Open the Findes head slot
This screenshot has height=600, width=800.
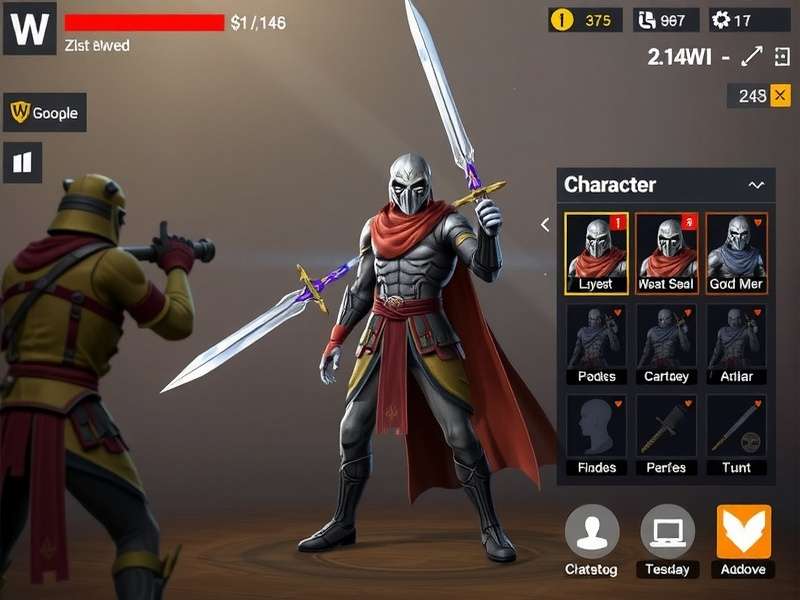tap(596, 434)
